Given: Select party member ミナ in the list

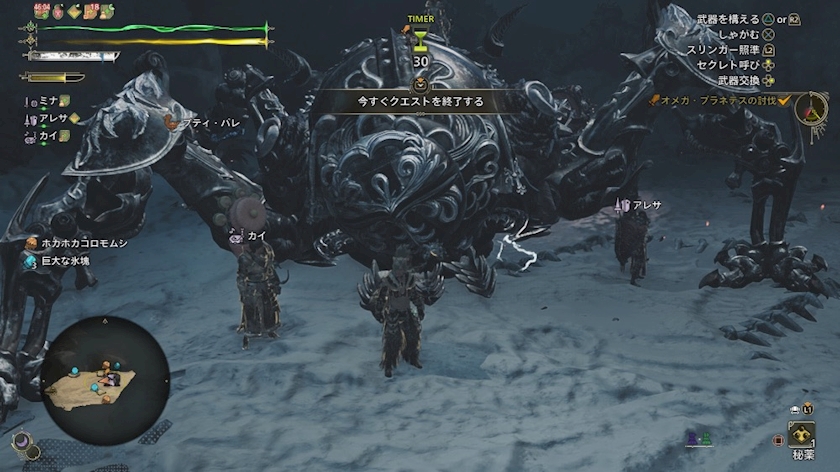Looking at the screenshot, I should (x=47, y=101).
